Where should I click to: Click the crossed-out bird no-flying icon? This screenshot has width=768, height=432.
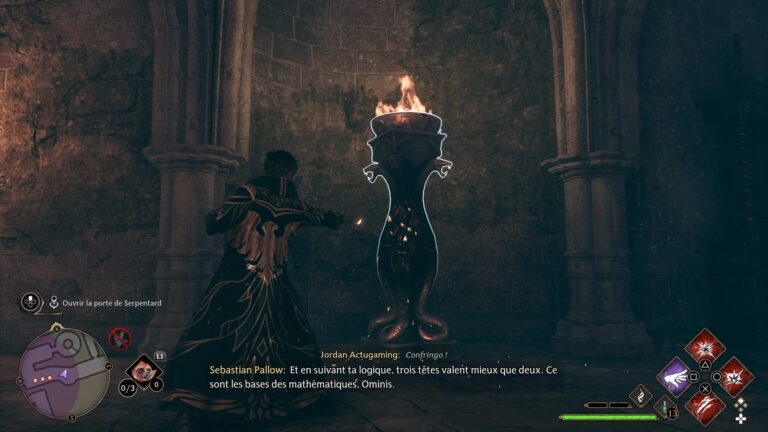[x=120, y=338]
